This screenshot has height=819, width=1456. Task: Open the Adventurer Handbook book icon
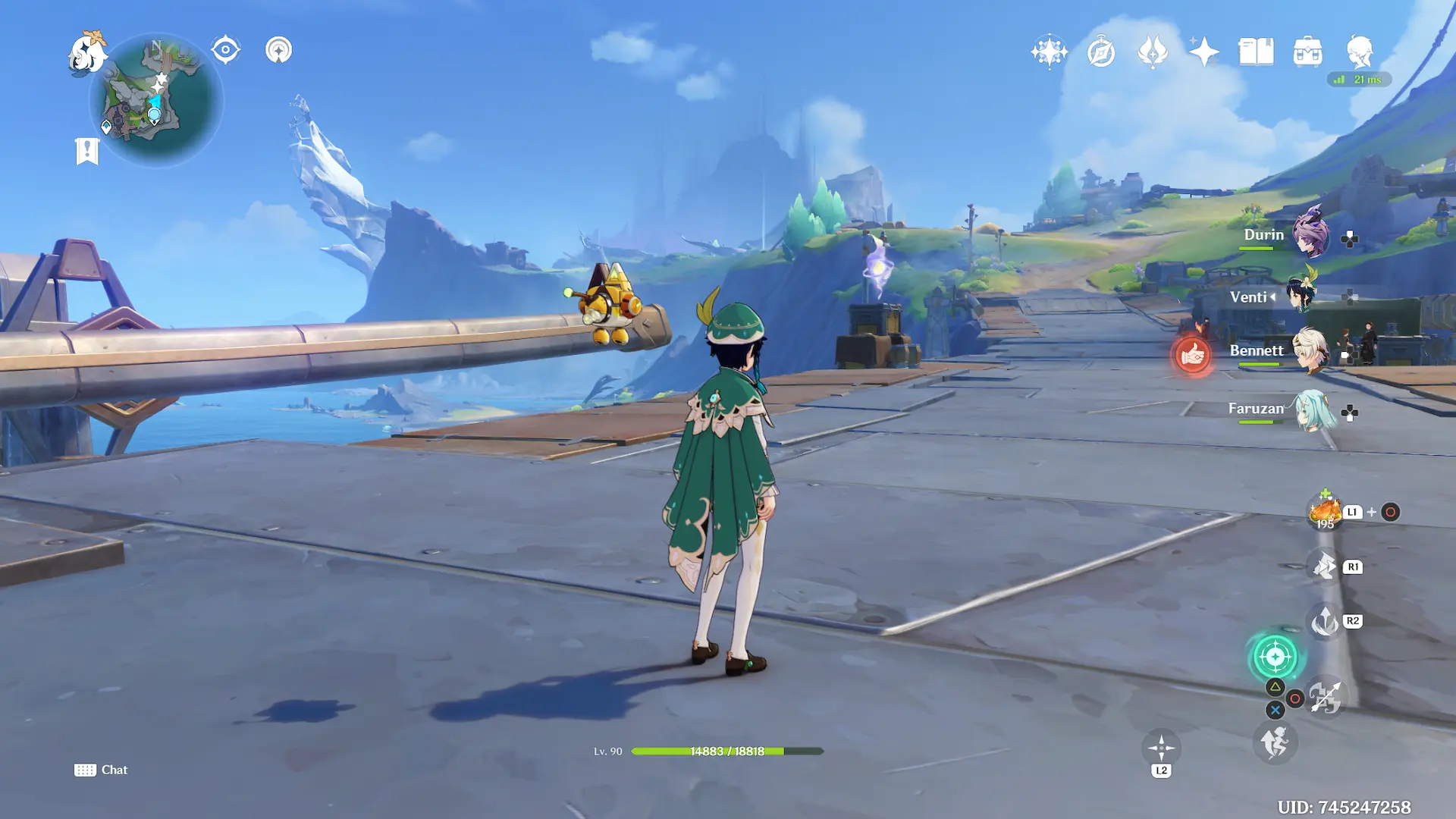tap(1256, 52)
